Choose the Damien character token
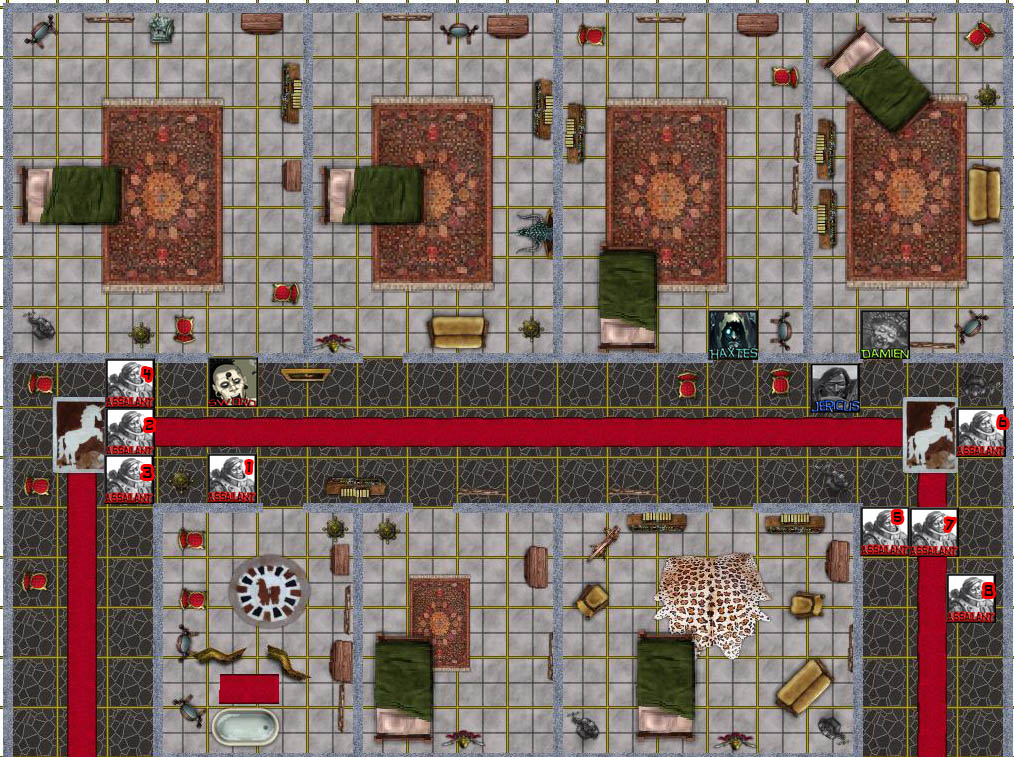 [885, 335]
